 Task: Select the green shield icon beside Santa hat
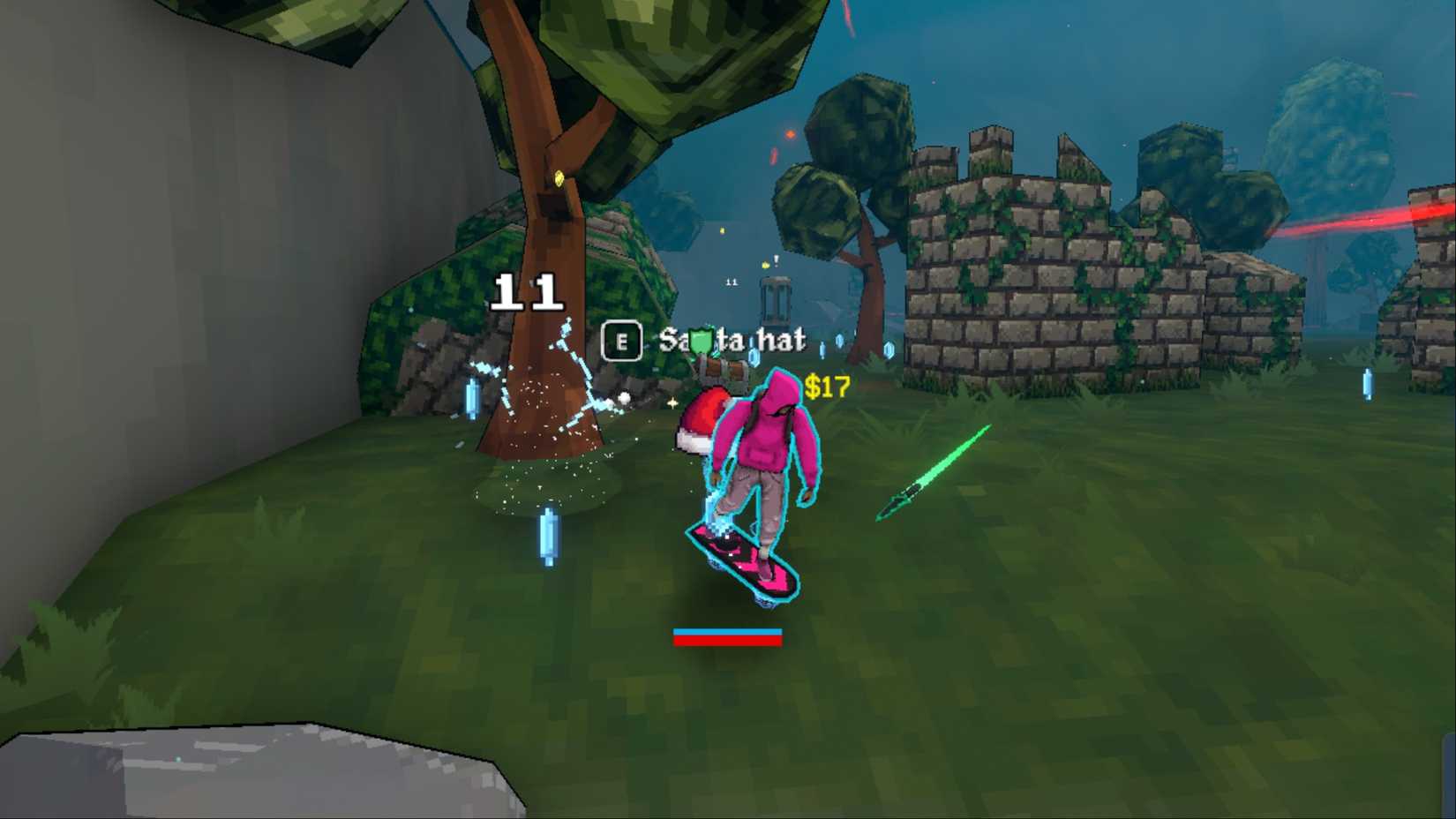(x=701, y=340)
